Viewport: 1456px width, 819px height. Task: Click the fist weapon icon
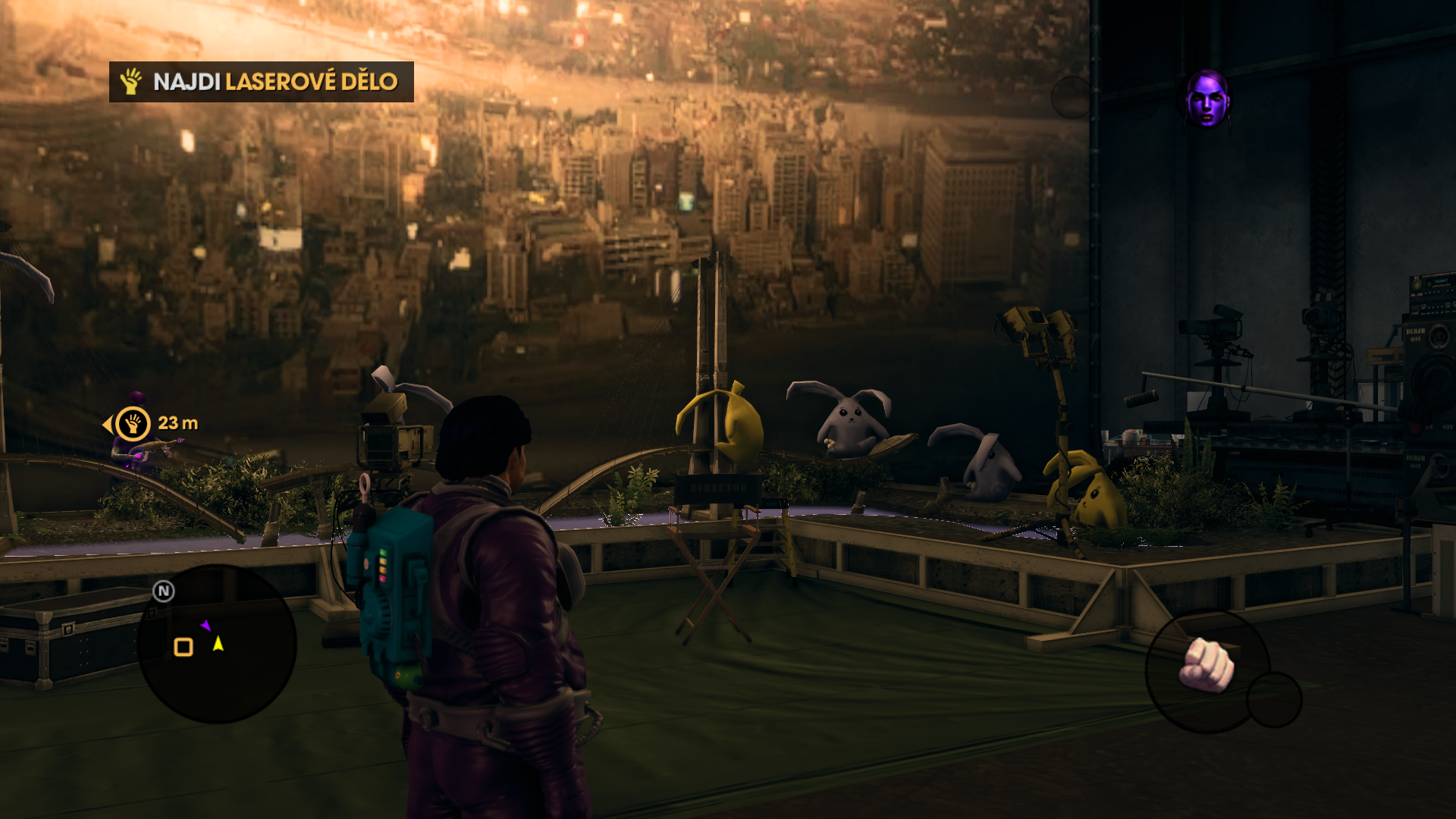1207,665
